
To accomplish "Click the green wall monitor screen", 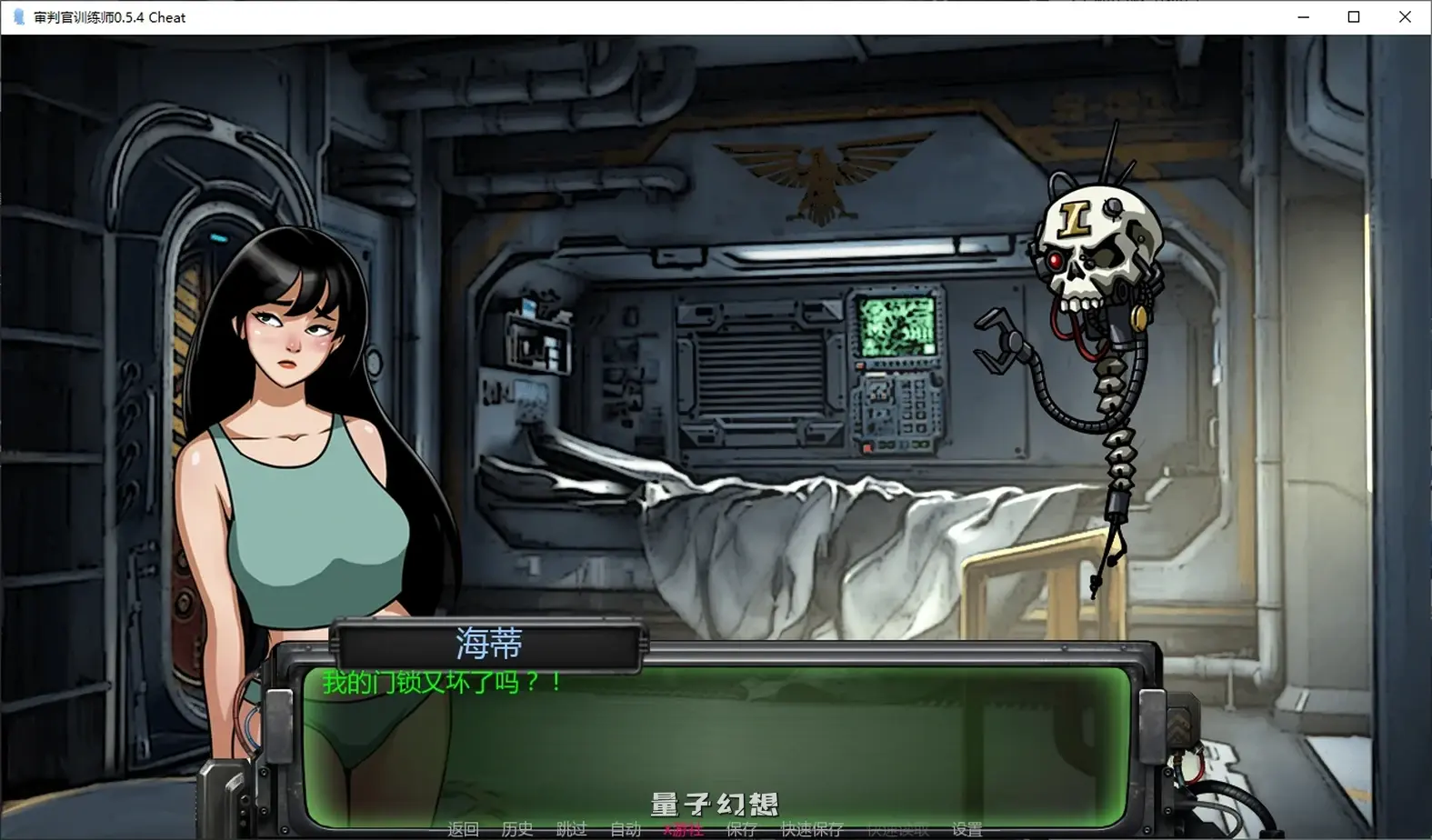I will click(896, 325).
